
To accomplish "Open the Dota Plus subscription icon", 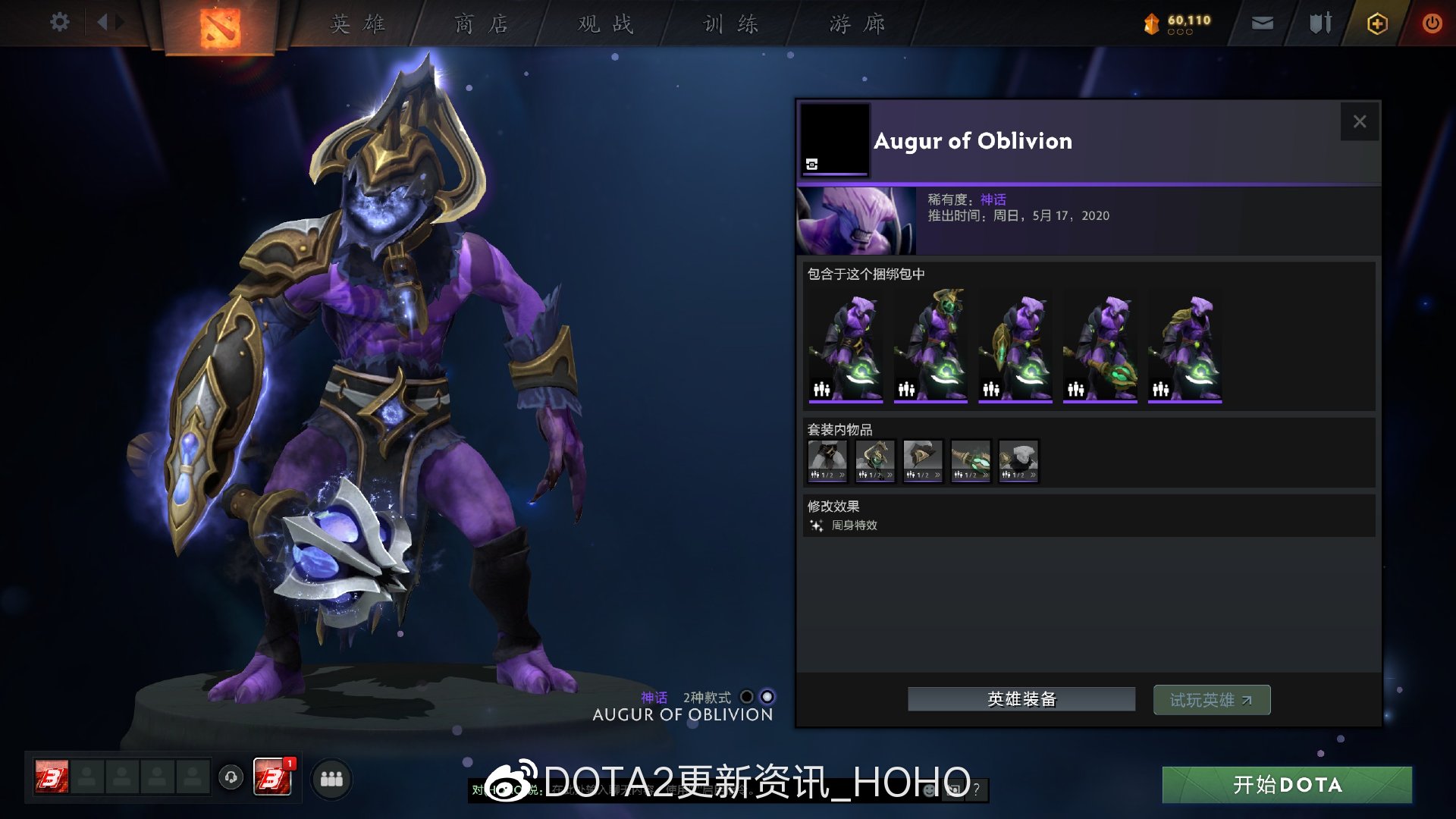I will pos(1378,23).
